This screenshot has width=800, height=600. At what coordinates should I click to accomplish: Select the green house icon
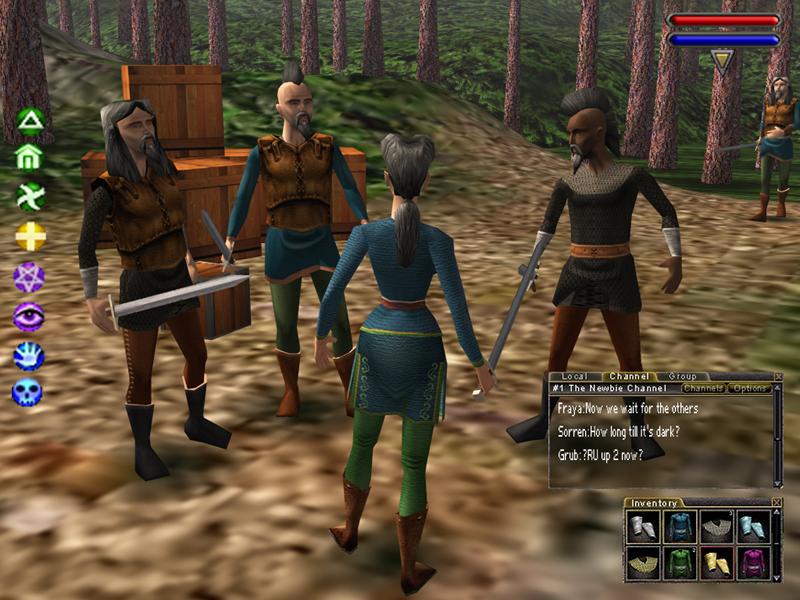pos(30,158)
